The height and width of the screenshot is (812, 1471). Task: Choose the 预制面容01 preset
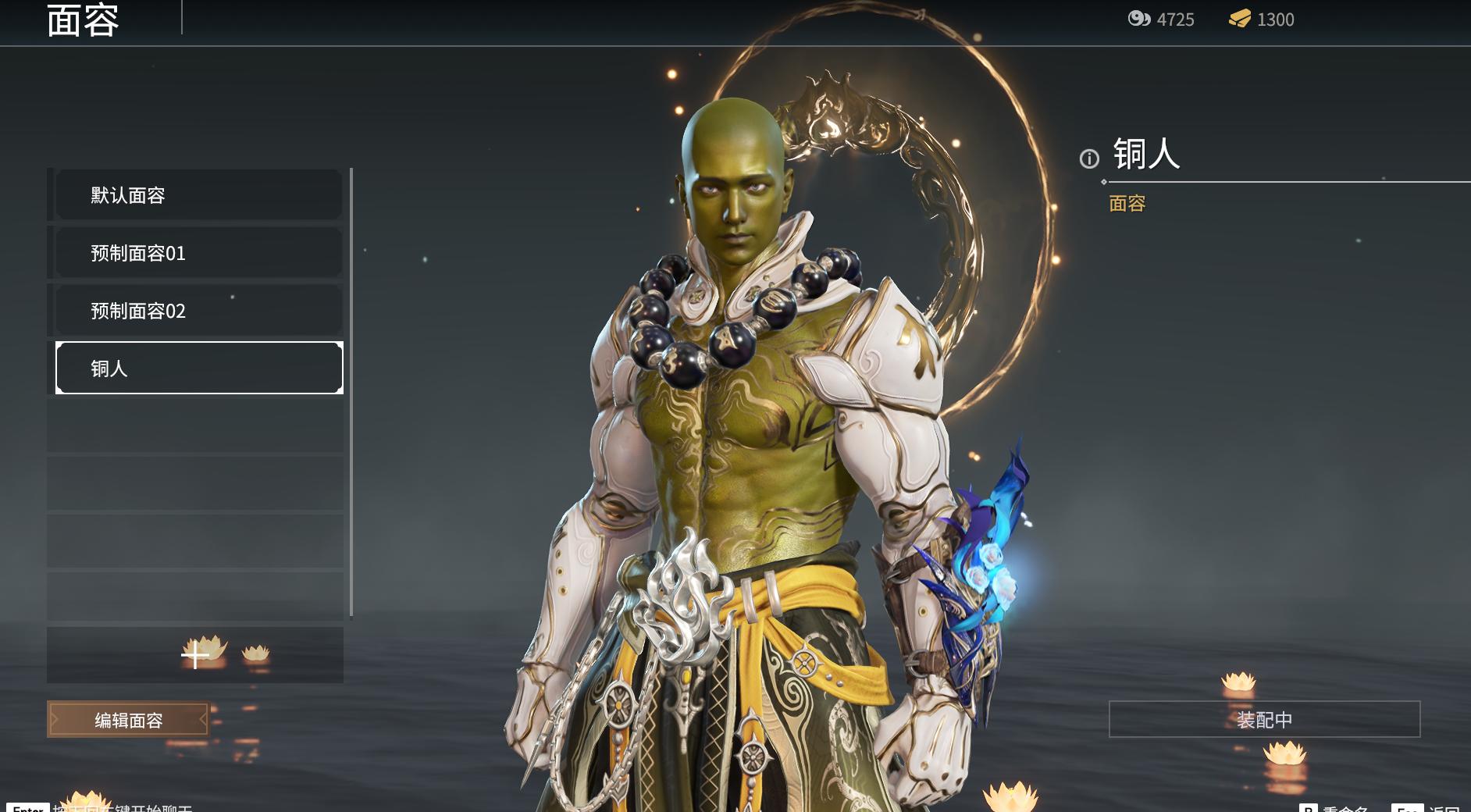point(198,253)
